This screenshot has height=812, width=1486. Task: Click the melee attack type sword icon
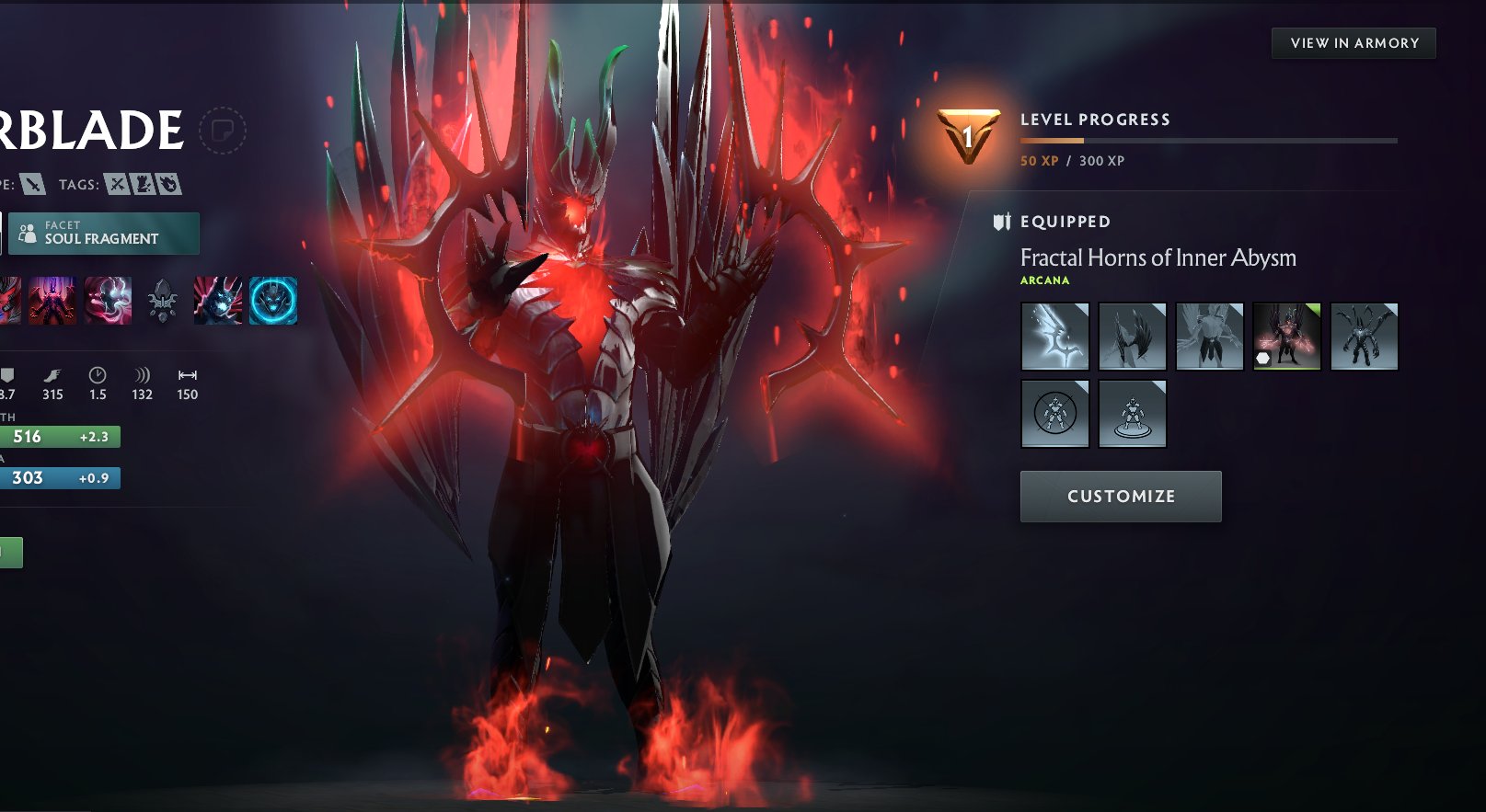tap(30, 183)
